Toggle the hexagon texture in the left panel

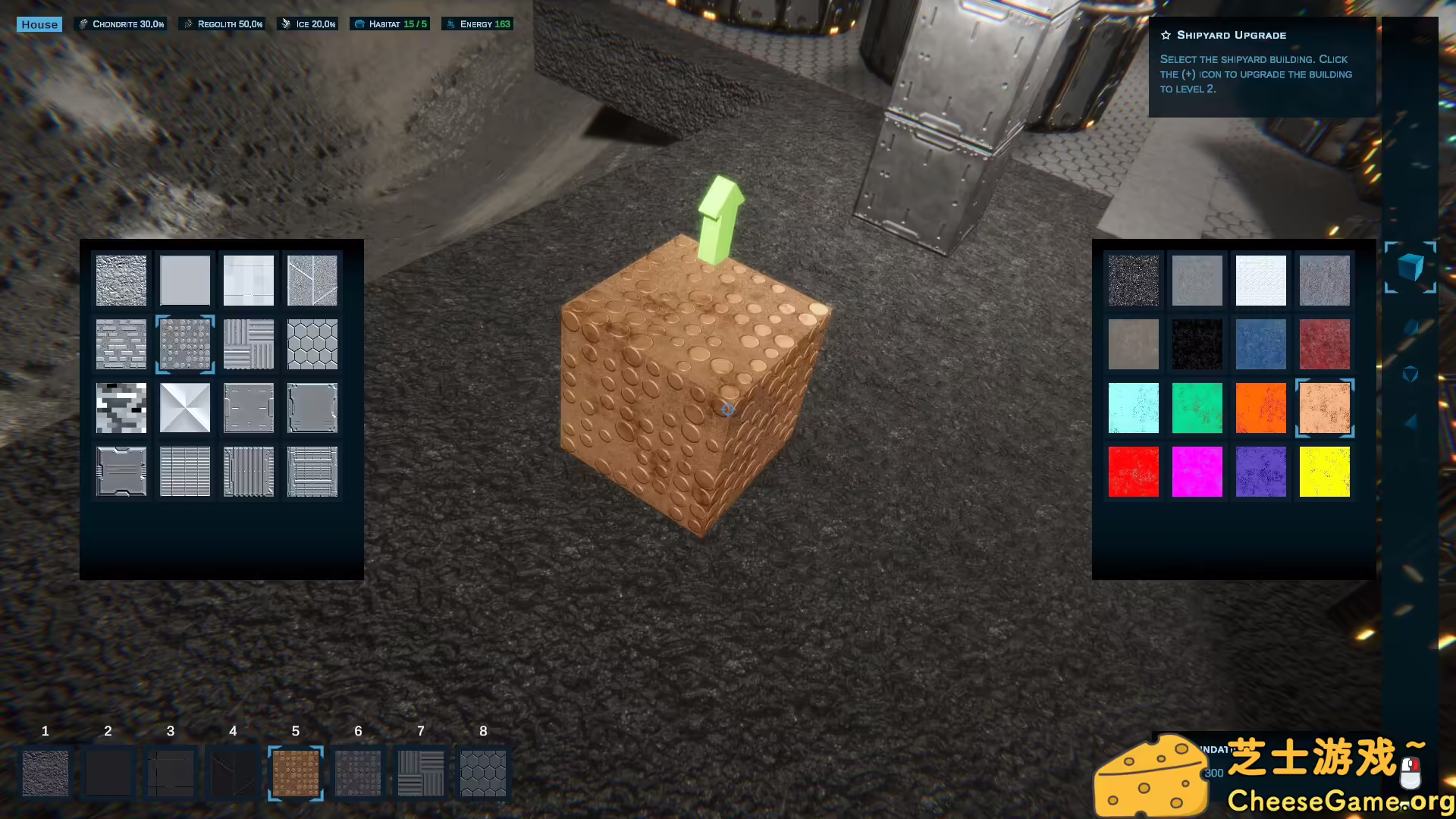(312, 344)
